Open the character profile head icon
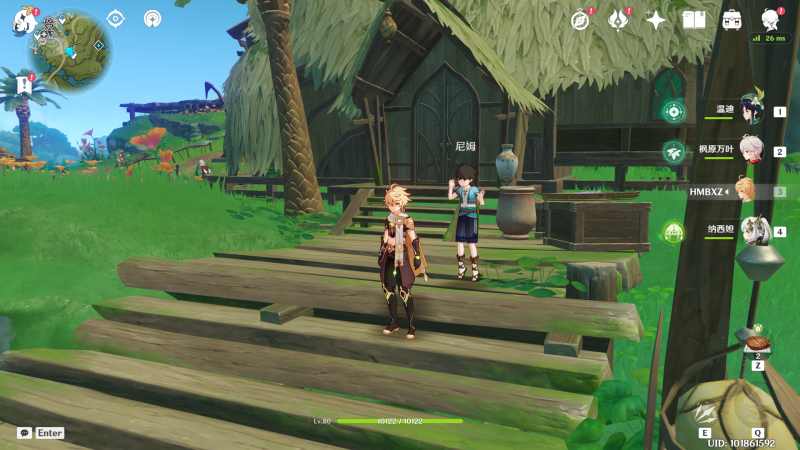This screenshot has height=450, width=800. pos(770,19)
